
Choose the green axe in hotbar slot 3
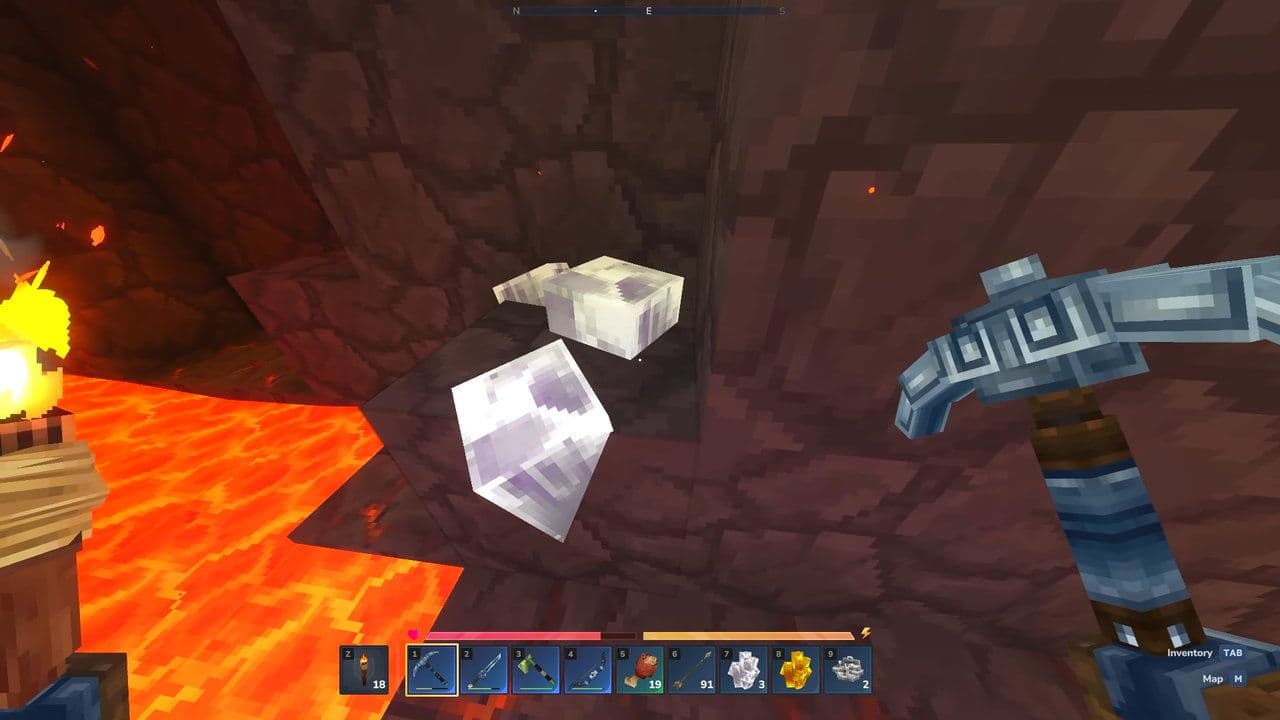[536, 670]
